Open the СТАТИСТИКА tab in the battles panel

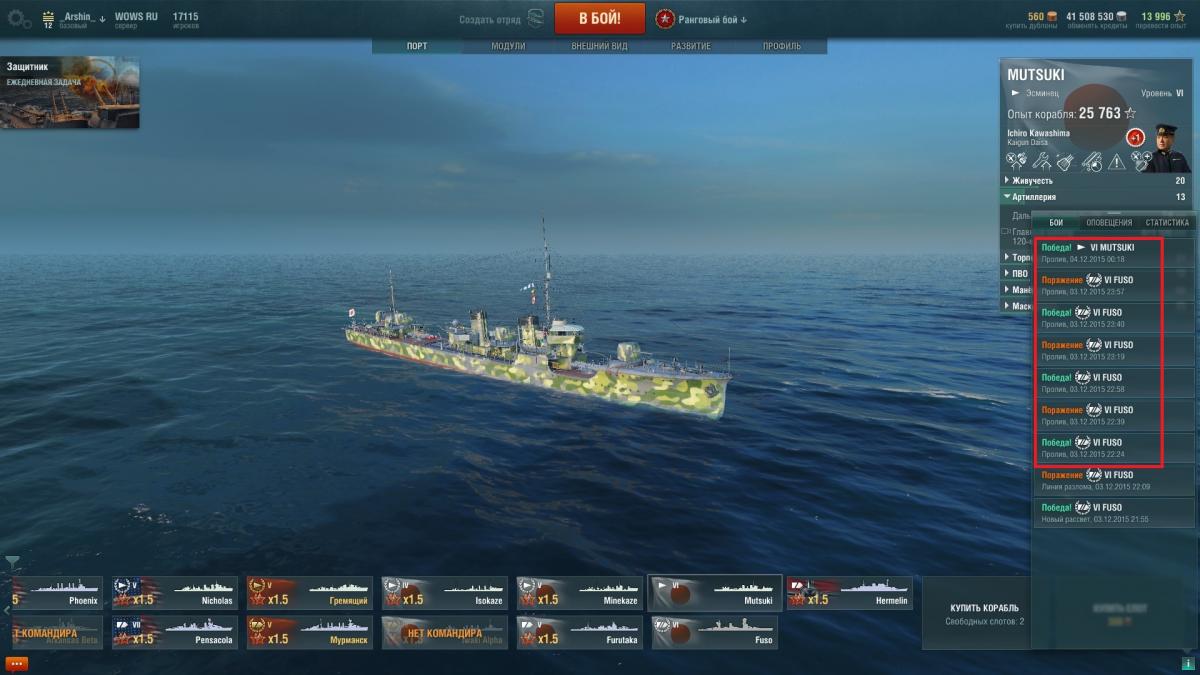(1167, 222)
